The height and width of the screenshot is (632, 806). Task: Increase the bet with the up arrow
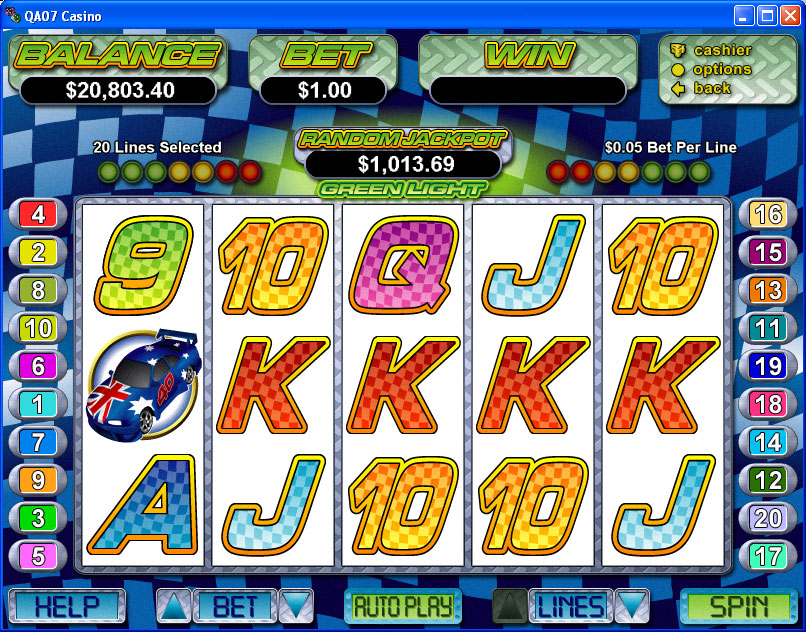[171, 606]
